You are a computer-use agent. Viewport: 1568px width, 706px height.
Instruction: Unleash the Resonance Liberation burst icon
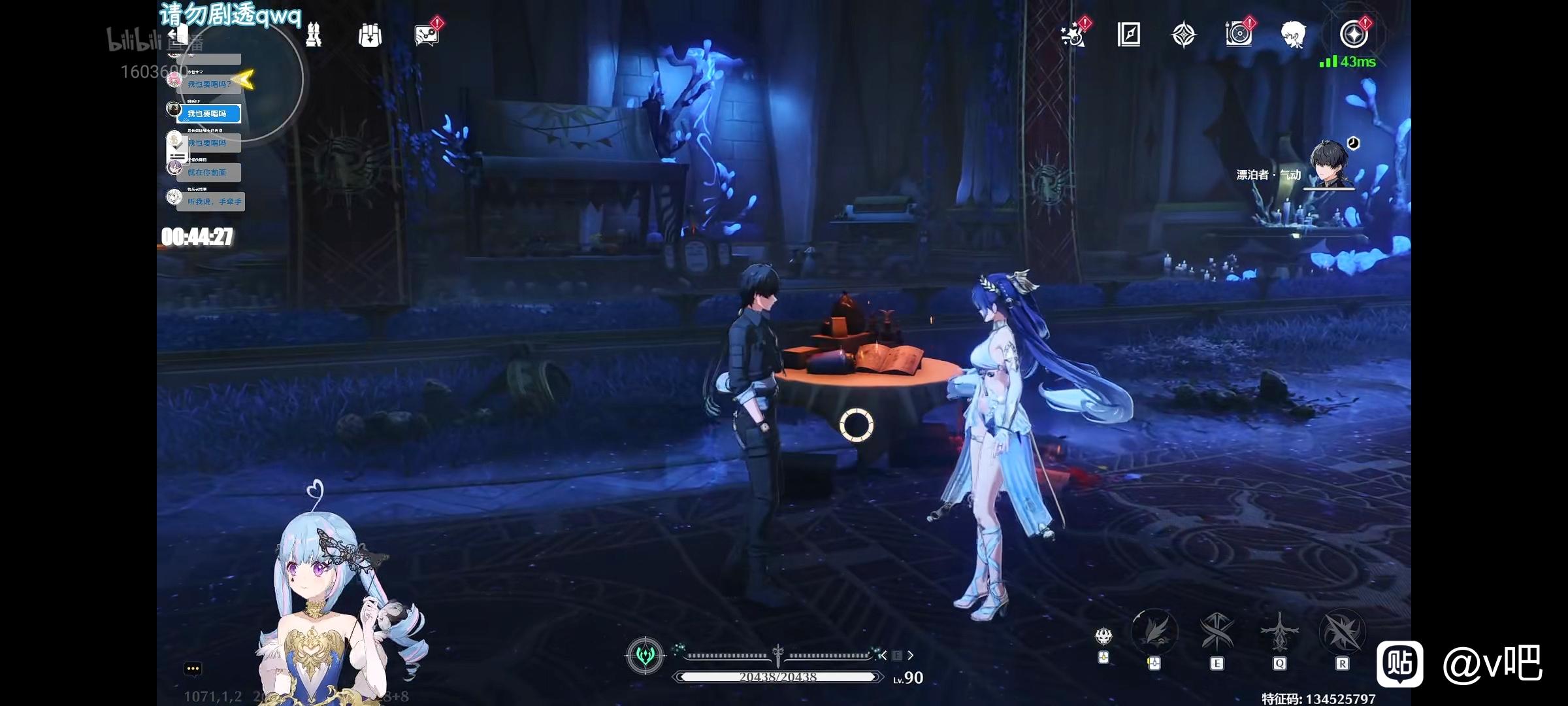[1342, 631]
